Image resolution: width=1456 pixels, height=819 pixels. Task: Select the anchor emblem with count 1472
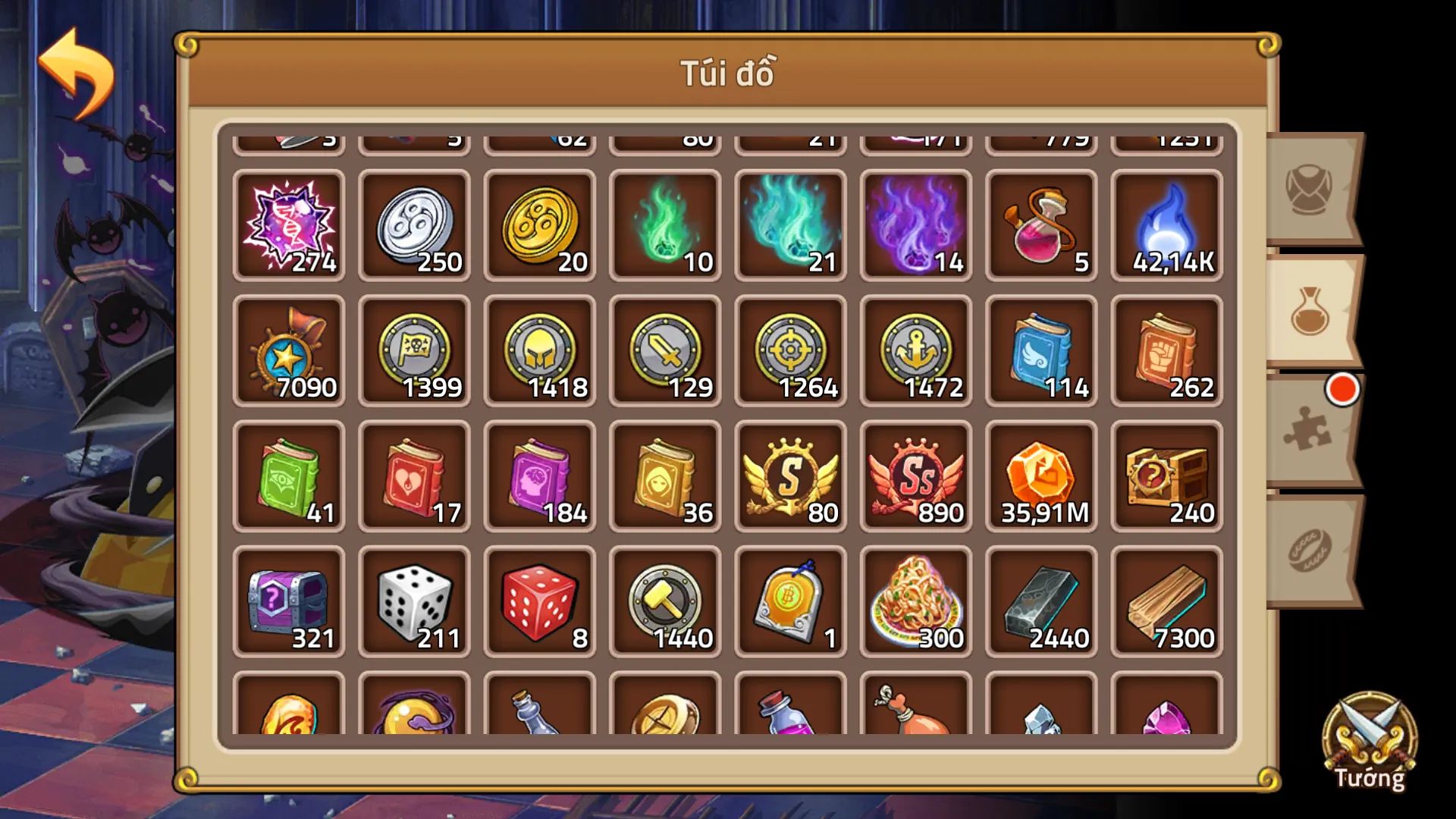pyautogui.click(x=915, y=350)
